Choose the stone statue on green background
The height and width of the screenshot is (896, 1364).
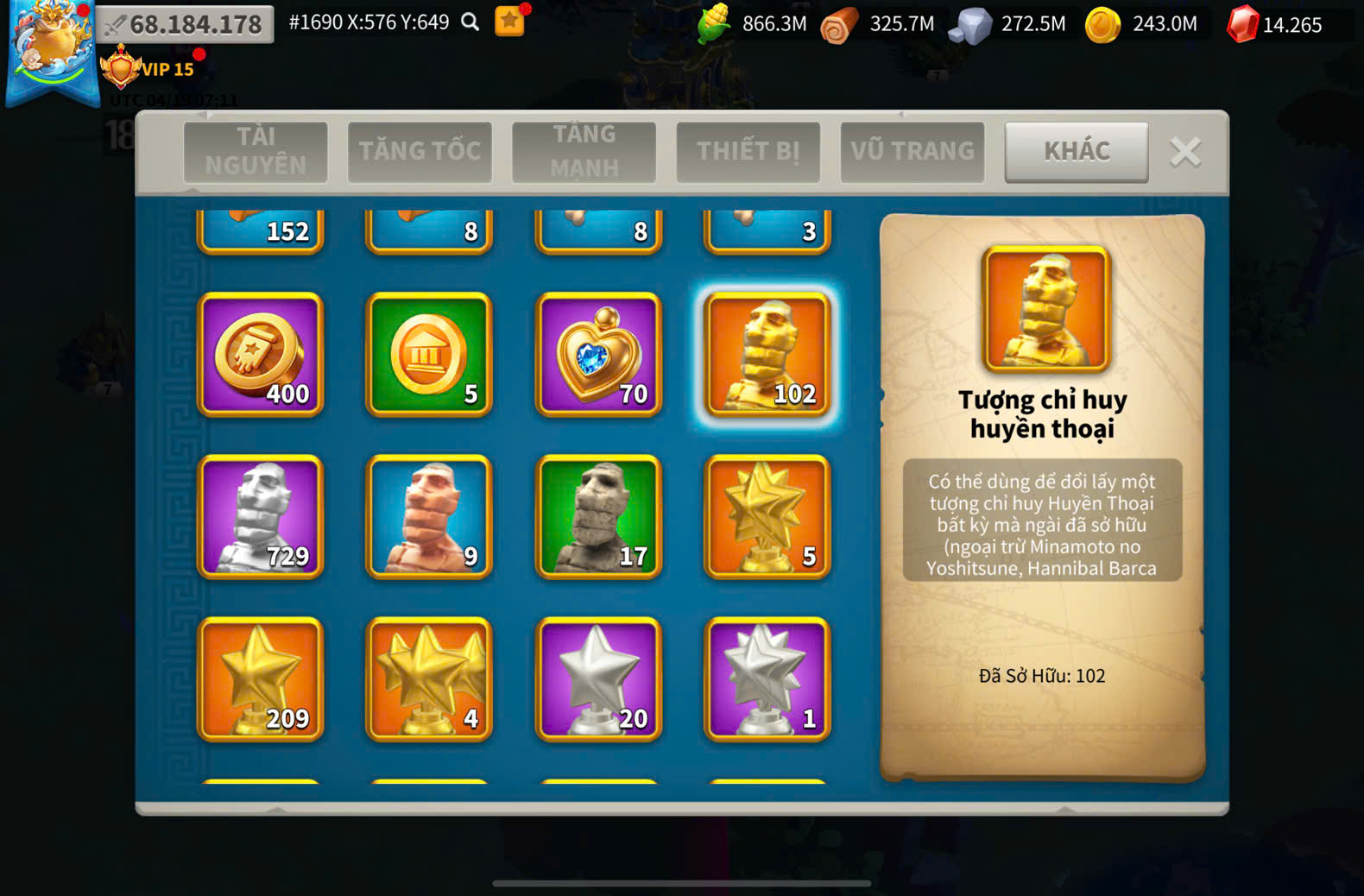click(x=598, y=516)
